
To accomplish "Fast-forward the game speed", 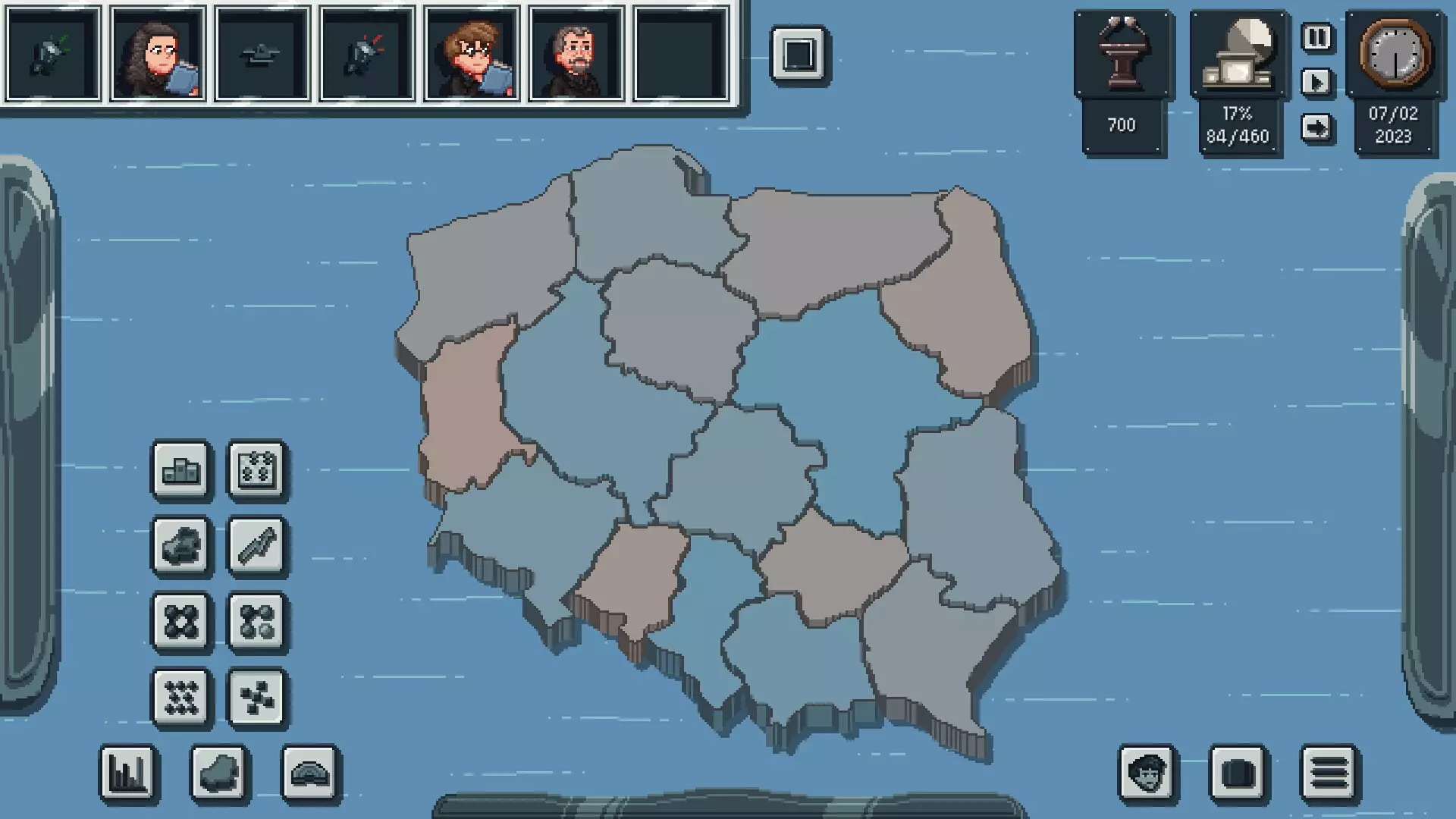I will (1318, 125).
